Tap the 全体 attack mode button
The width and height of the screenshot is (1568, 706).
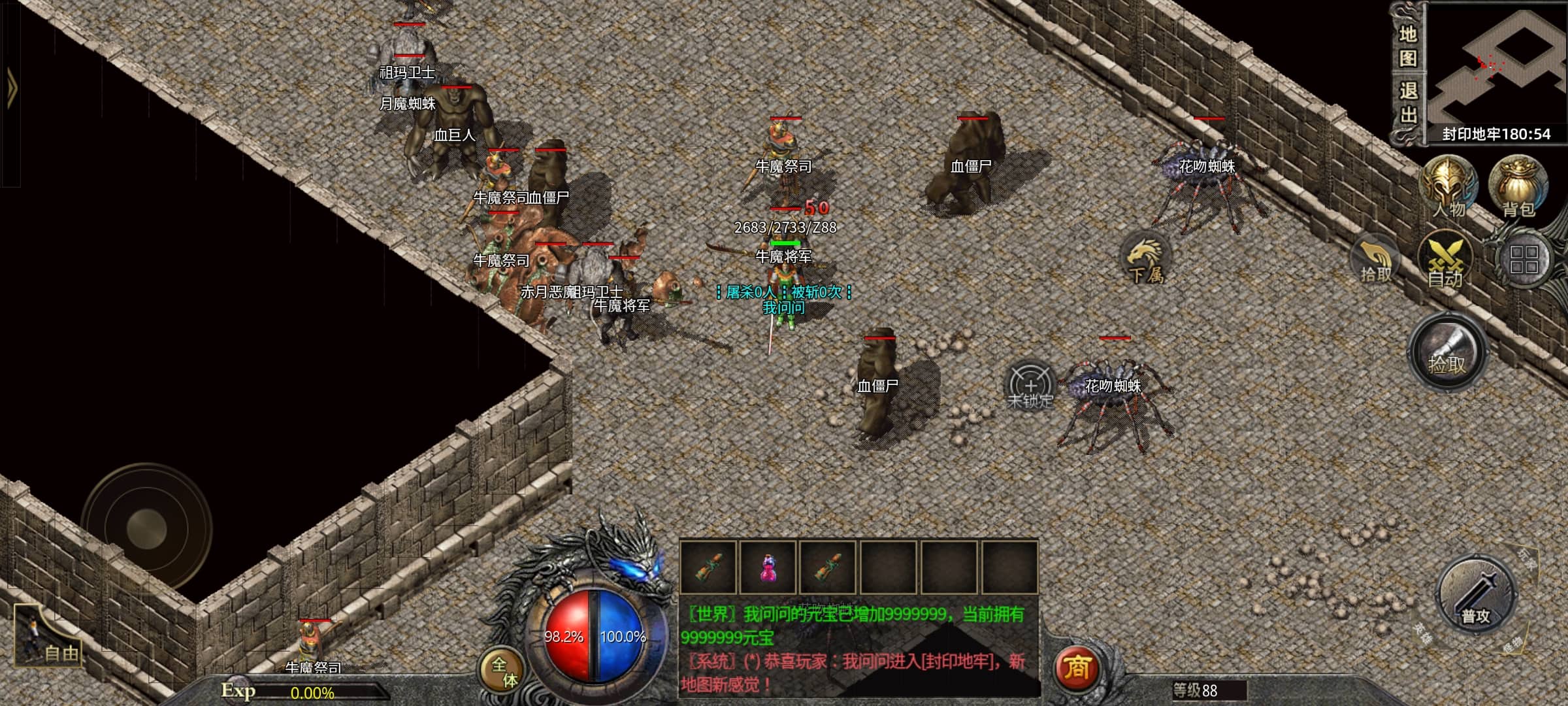coord(503,671)
